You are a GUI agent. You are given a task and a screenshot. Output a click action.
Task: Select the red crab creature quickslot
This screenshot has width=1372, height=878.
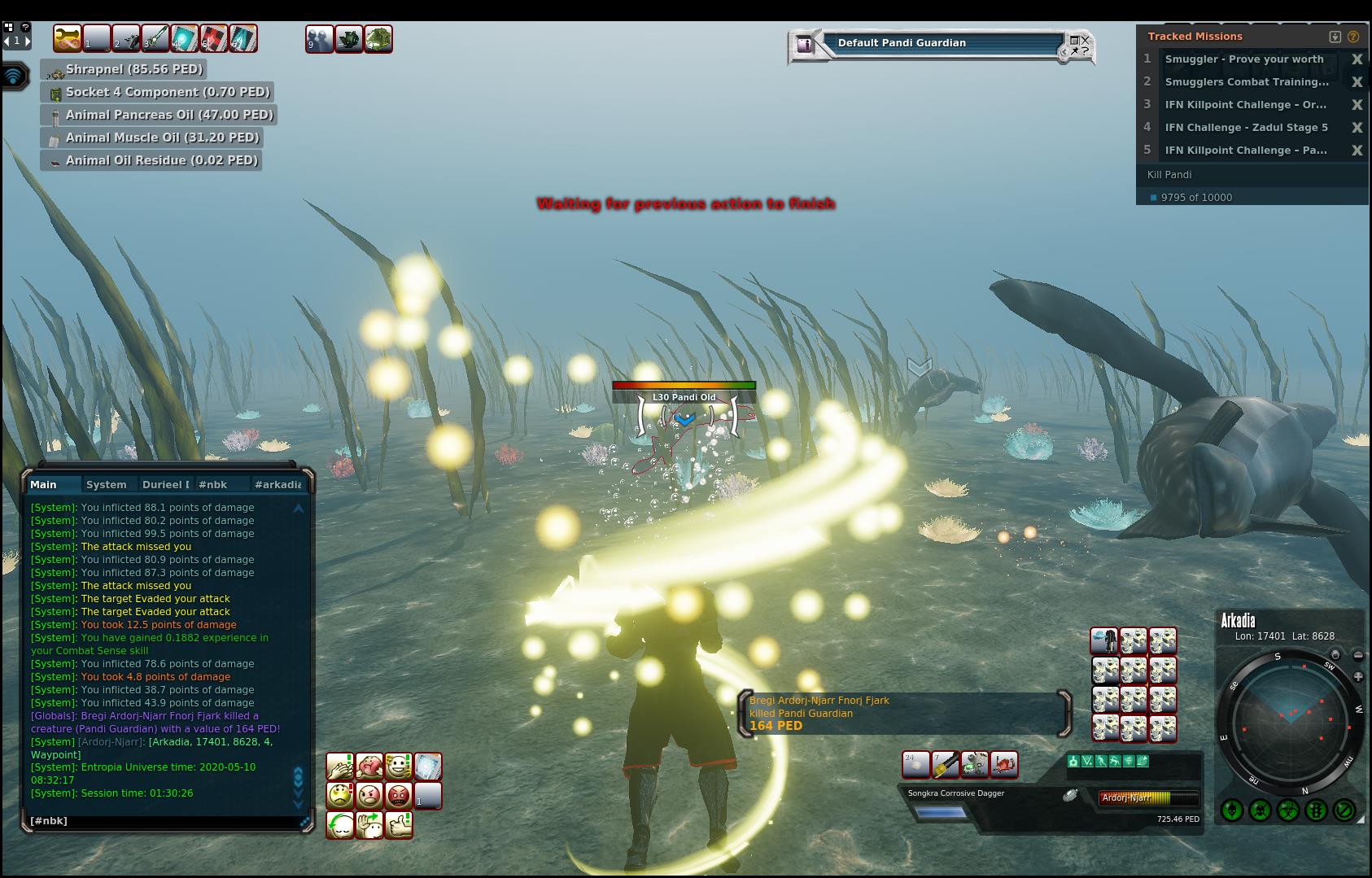[x=1004, y=765]
